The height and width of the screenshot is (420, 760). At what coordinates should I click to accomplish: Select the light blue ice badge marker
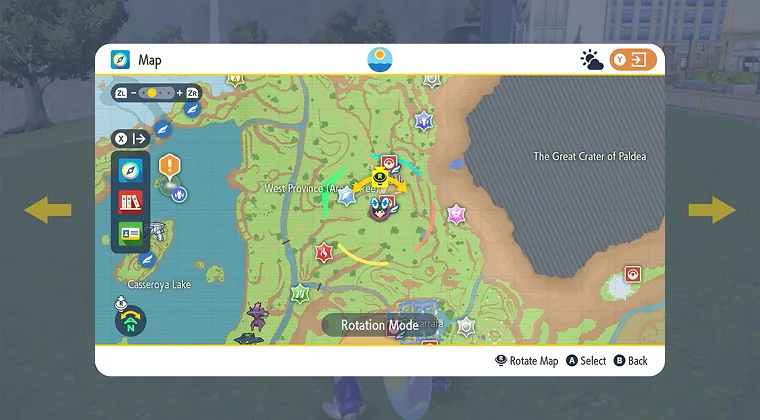[x=348, y=196]
